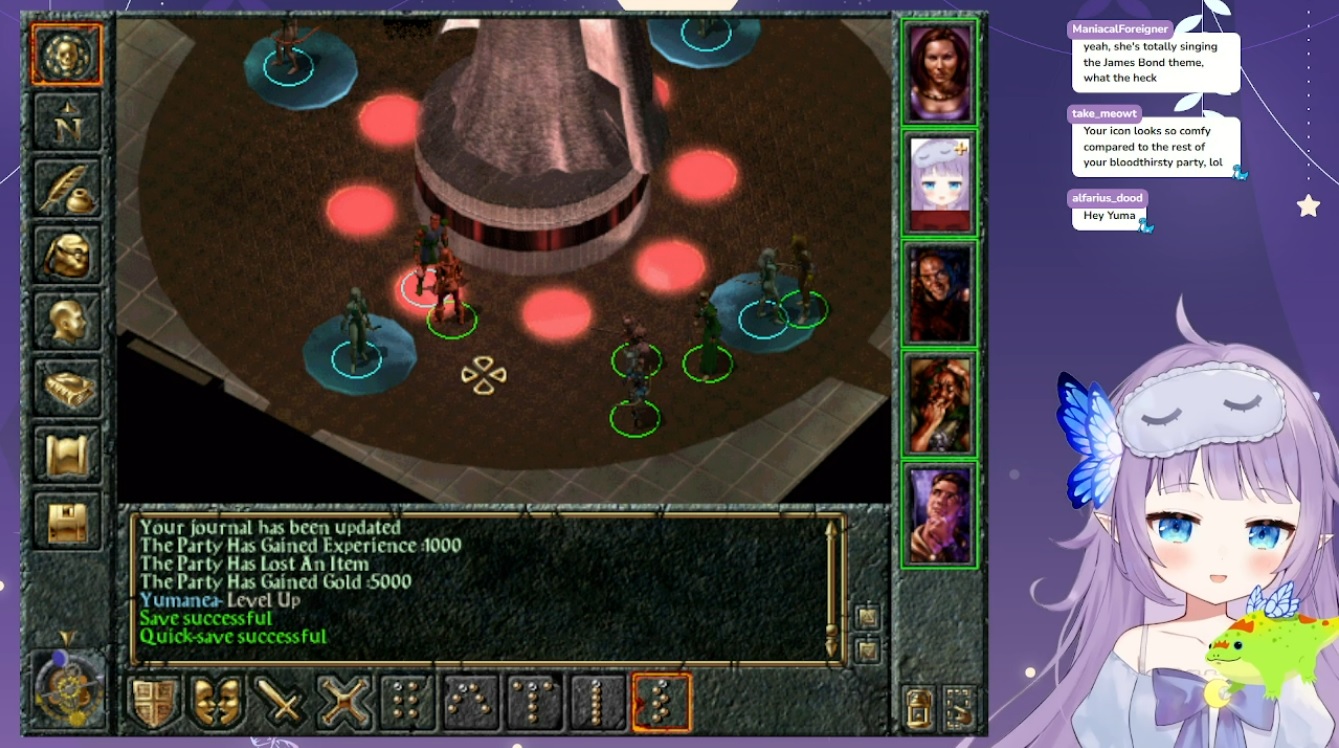1339x748 pixels.
Task: Select the red-haired woman's portrait
Action: [x=940, y=72]
